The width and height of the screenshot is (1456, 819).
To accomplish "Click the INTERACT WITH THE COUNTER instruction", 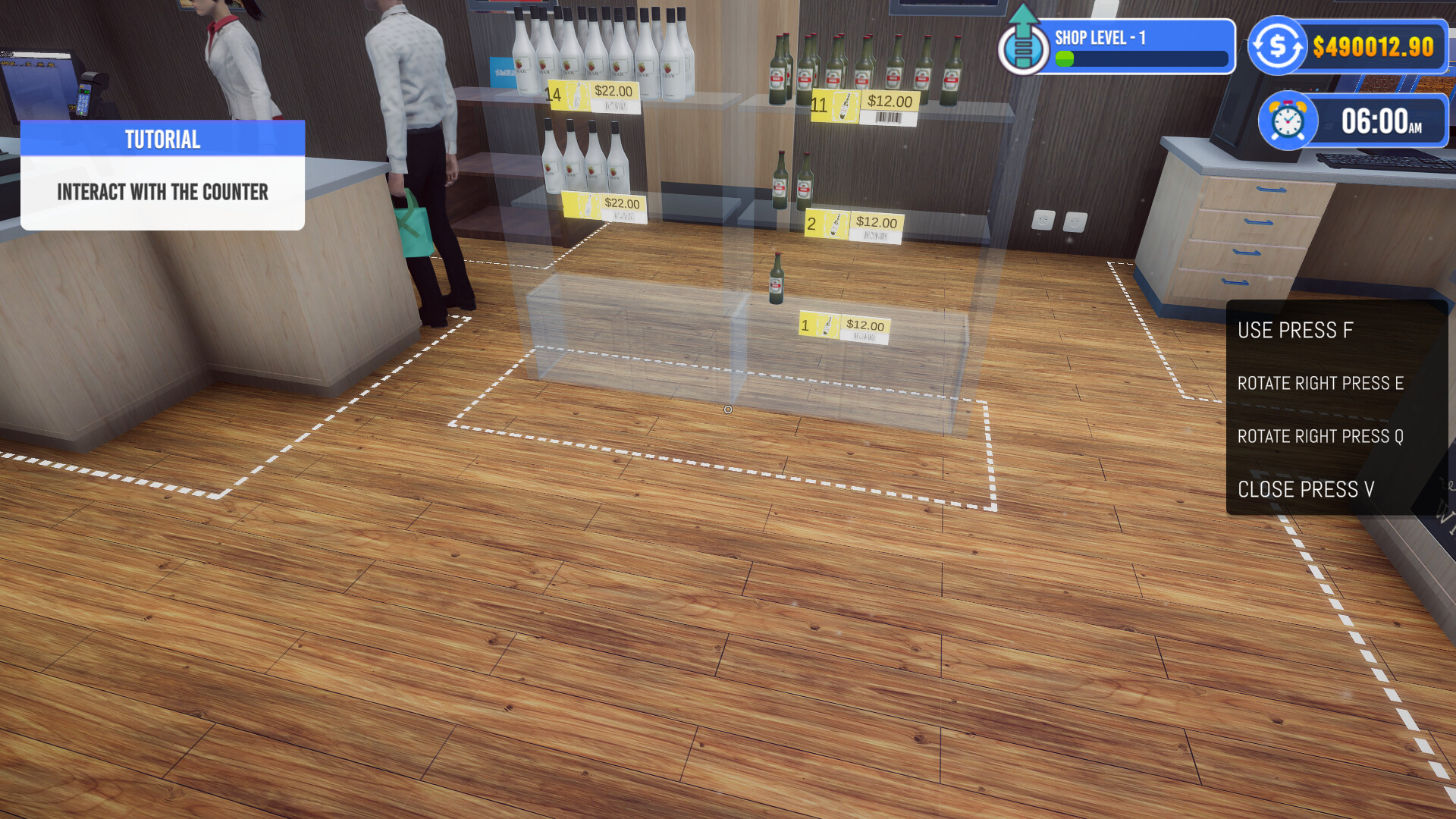I will coord(162,192).
